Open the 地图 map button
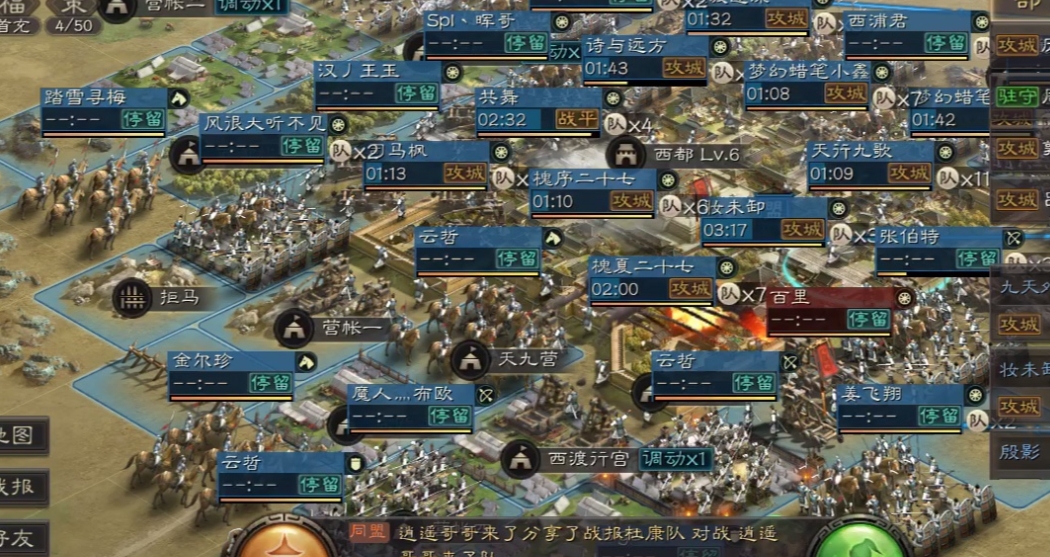The width and height of the screenshot is (1050, 557). click(x=22, y=435)
